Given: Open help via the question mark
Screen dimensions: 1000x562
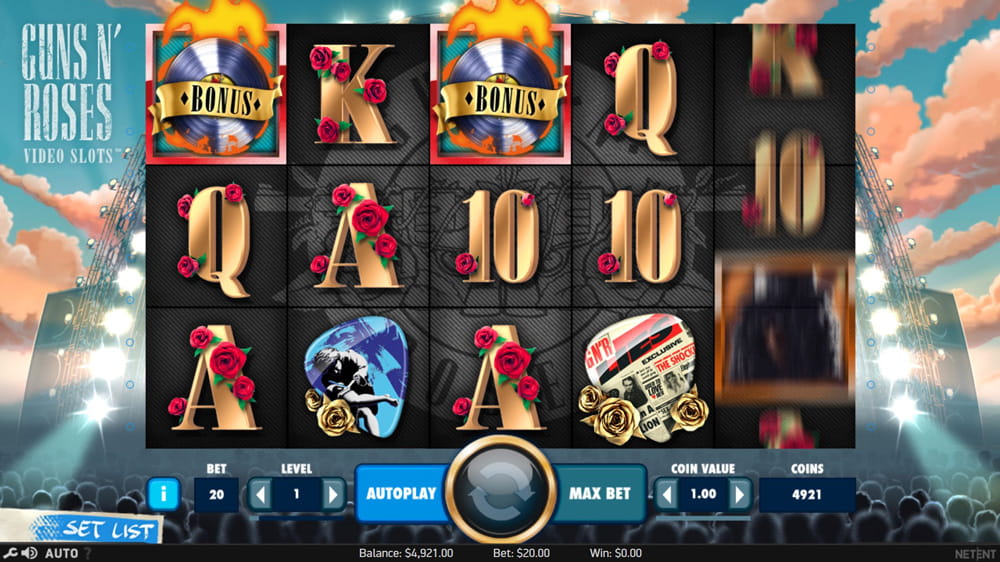Looking at the screenshot, I should (87, 553).
